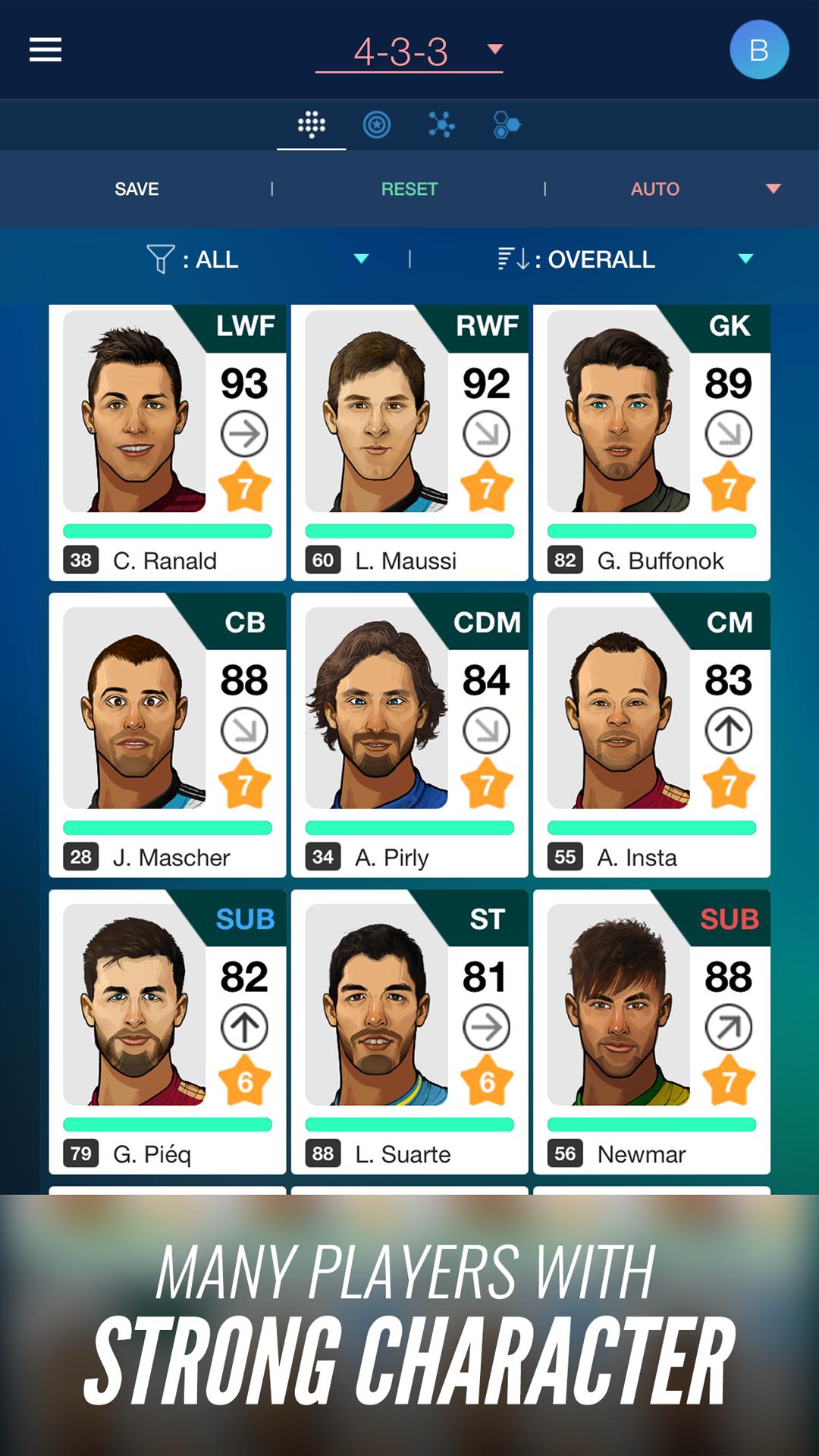Switch to the star badge tab
The width and height of the screenshot is (819, 1456).
coord(377,124)
